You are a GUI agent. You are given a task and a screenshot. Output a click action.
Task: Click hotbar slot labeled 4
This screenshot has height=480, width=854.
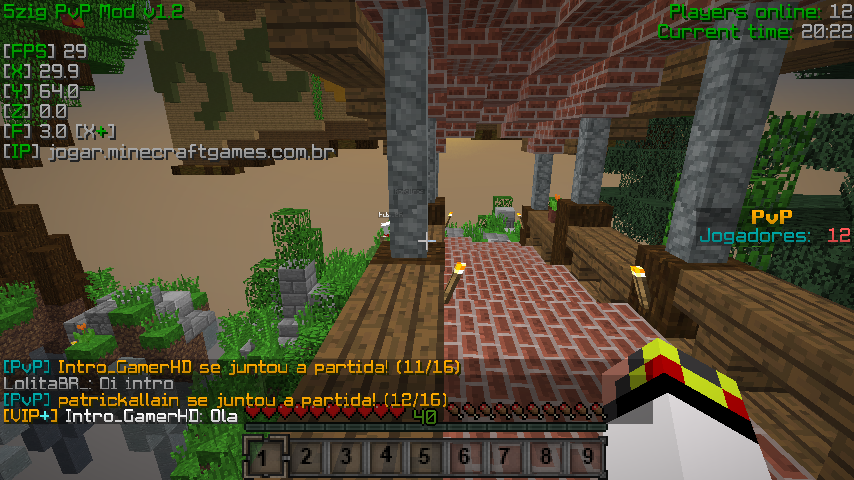pos(385,459)
